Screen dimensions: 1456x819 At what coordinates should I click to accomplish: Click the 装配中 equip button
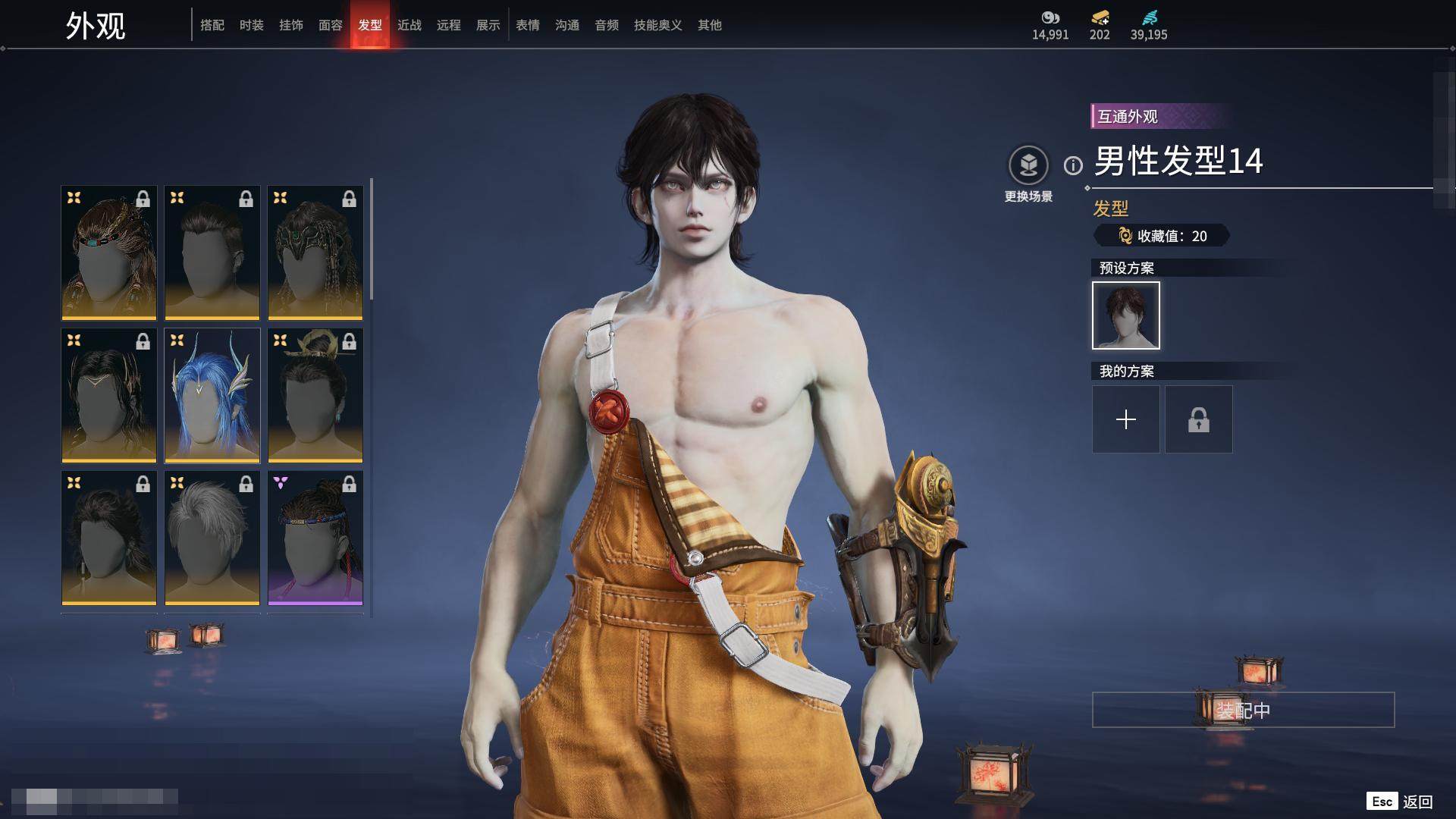[x=1243, y=710]
